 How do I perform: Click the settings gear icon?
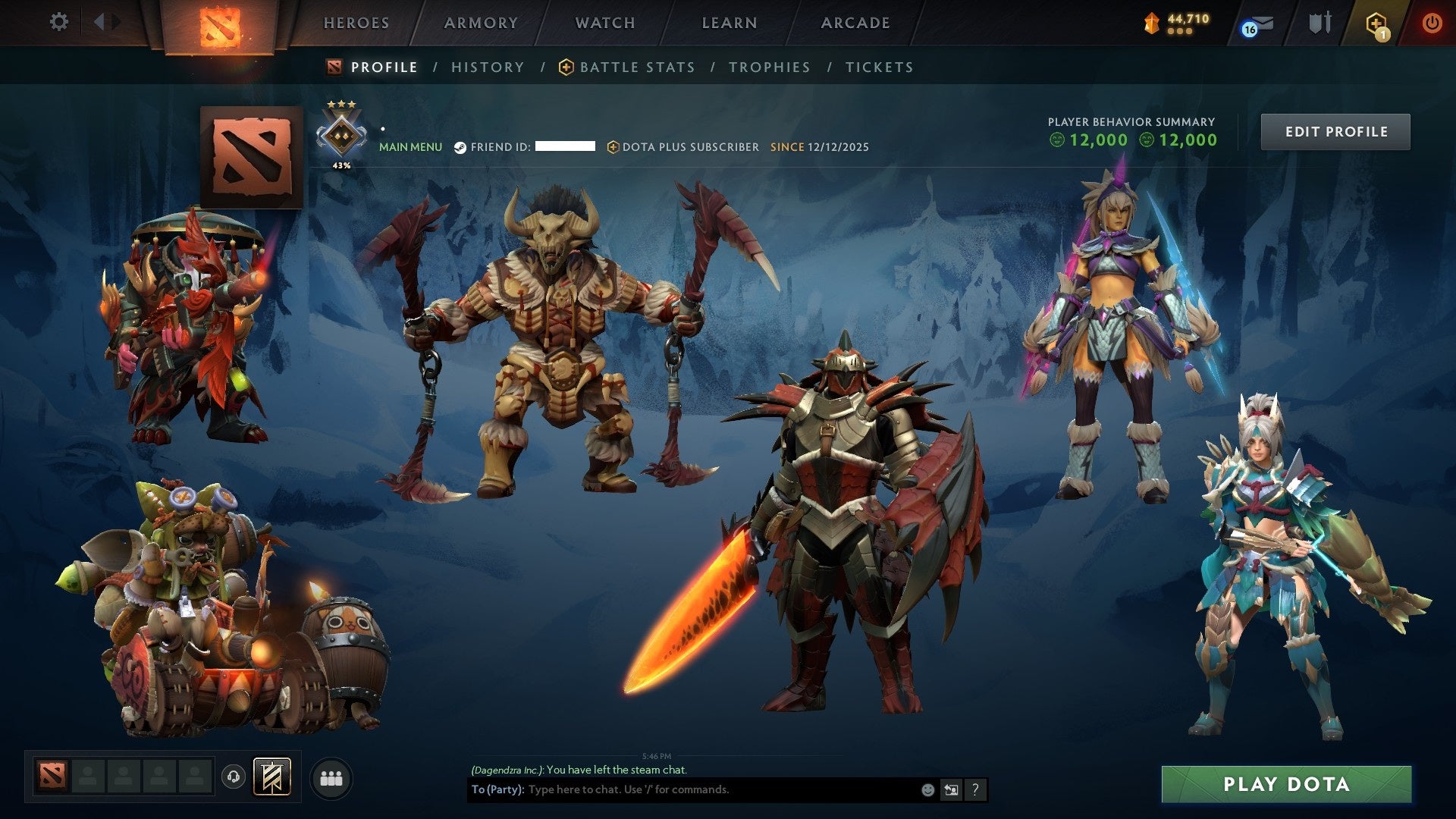click(59, 22)
